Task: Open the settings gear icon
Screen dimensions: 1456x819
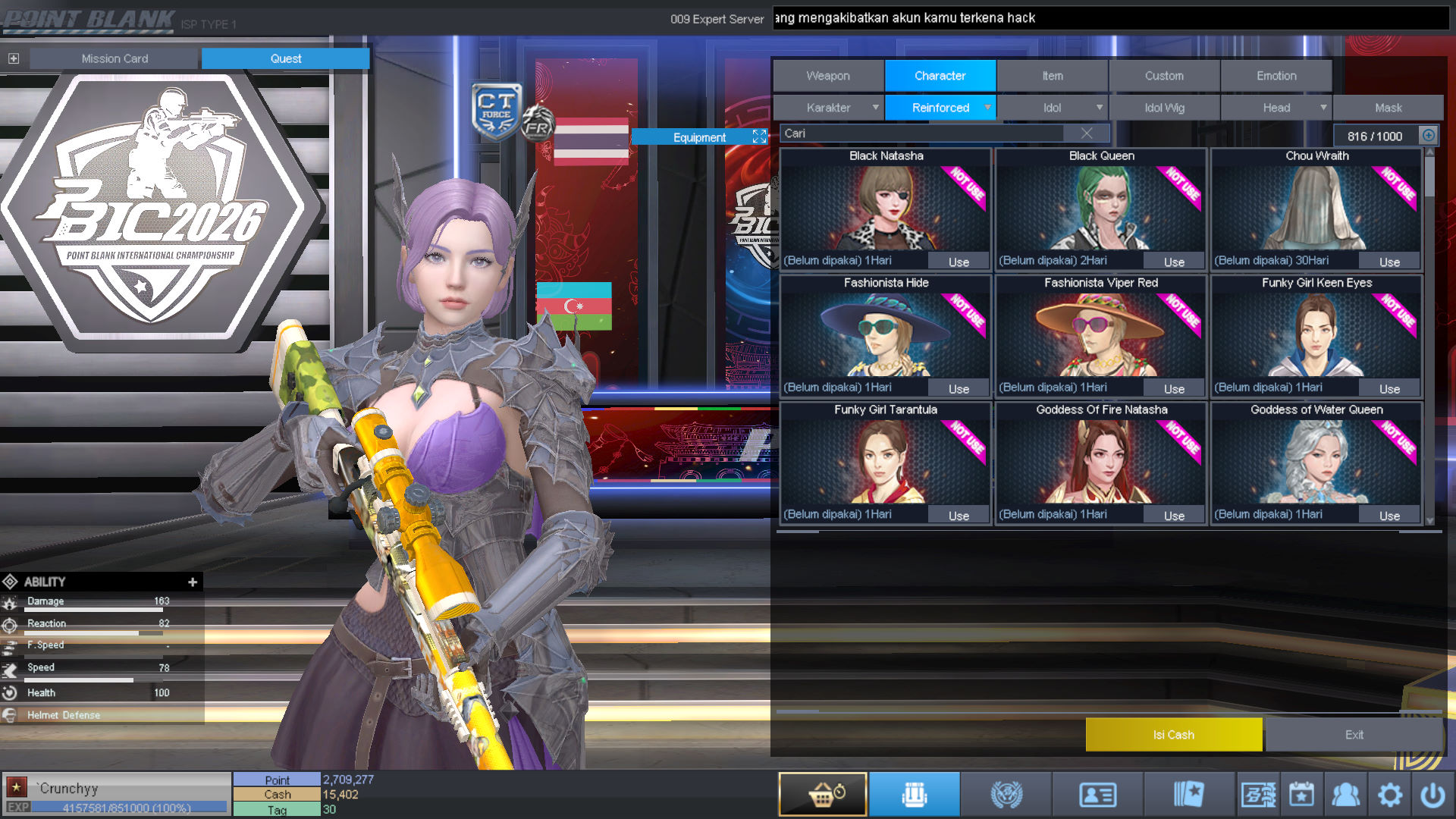Action: pos(1389,795)
